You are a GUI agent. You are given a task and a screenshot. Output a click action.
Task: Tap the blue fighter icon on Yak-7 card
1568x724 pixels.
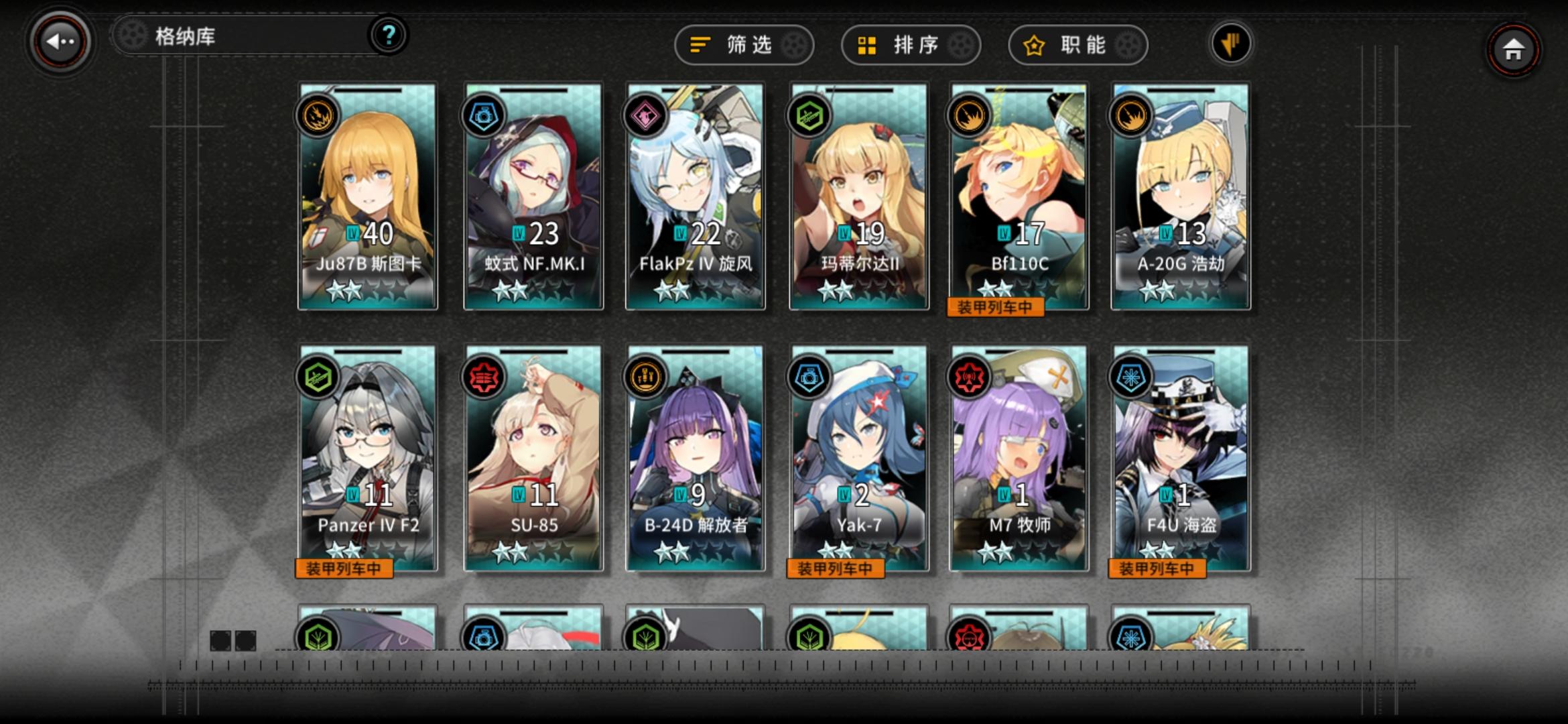[810, 376]
